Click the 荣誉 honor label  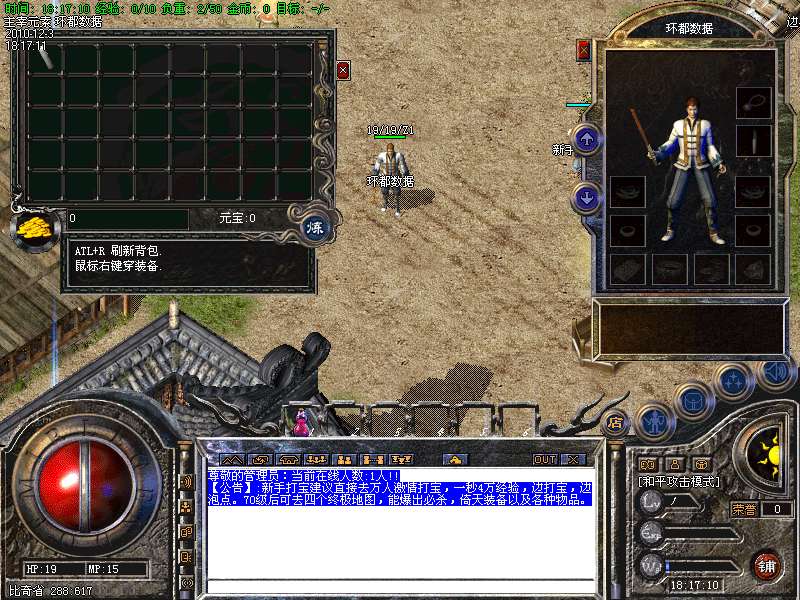pyautogui.click(x=743, y=509)
